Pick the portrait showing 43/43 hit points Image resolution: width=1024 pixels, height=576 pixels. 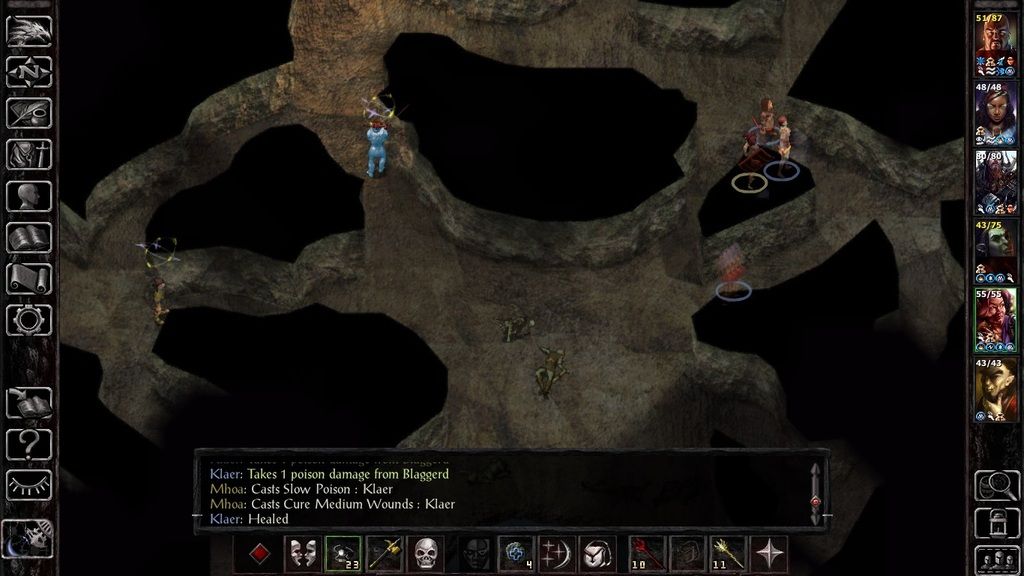point(996,389)
